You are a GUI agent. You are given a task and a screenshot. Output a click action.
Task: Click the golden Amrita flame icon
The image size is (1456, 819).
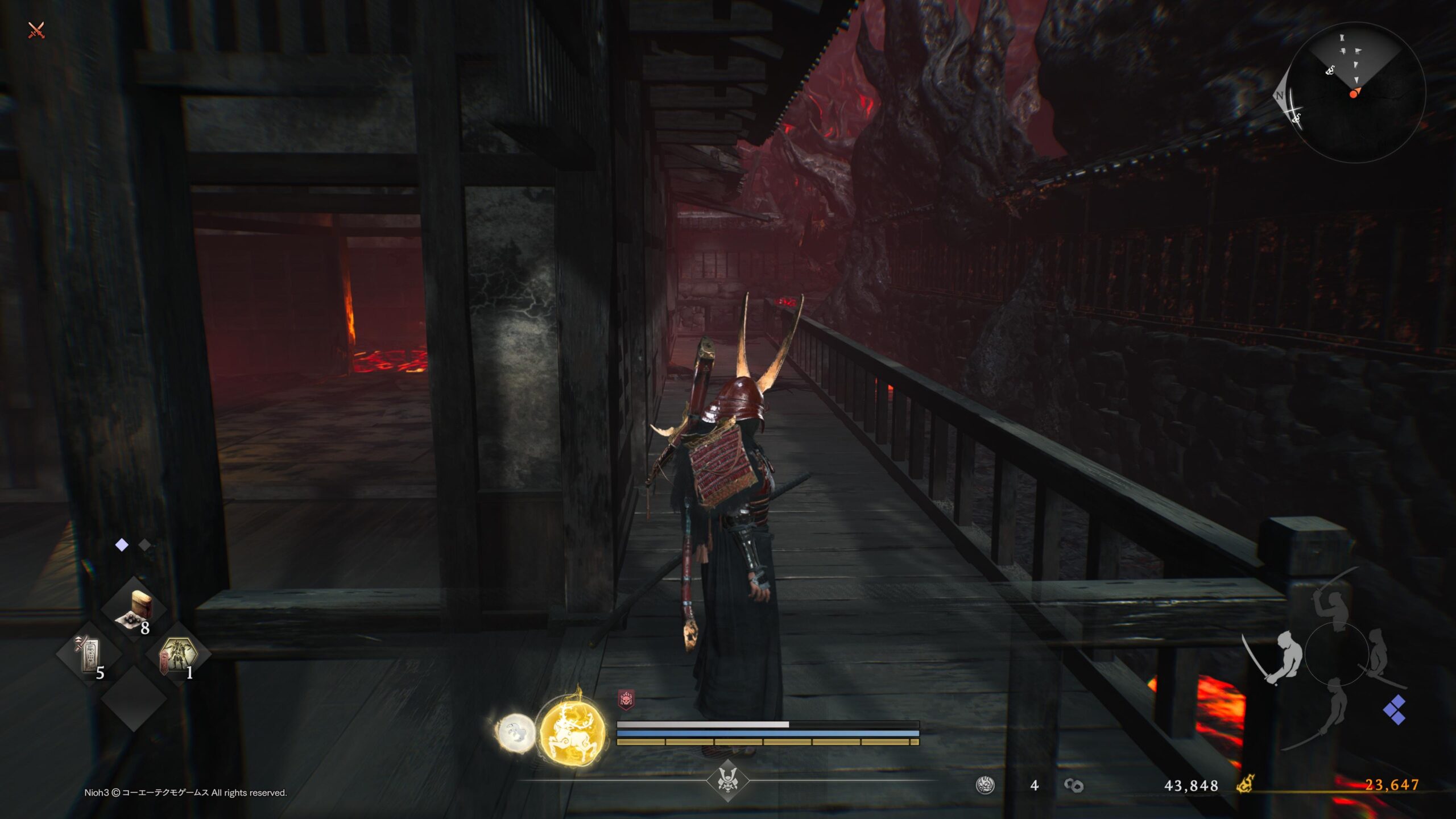(x=1246, y=785)
